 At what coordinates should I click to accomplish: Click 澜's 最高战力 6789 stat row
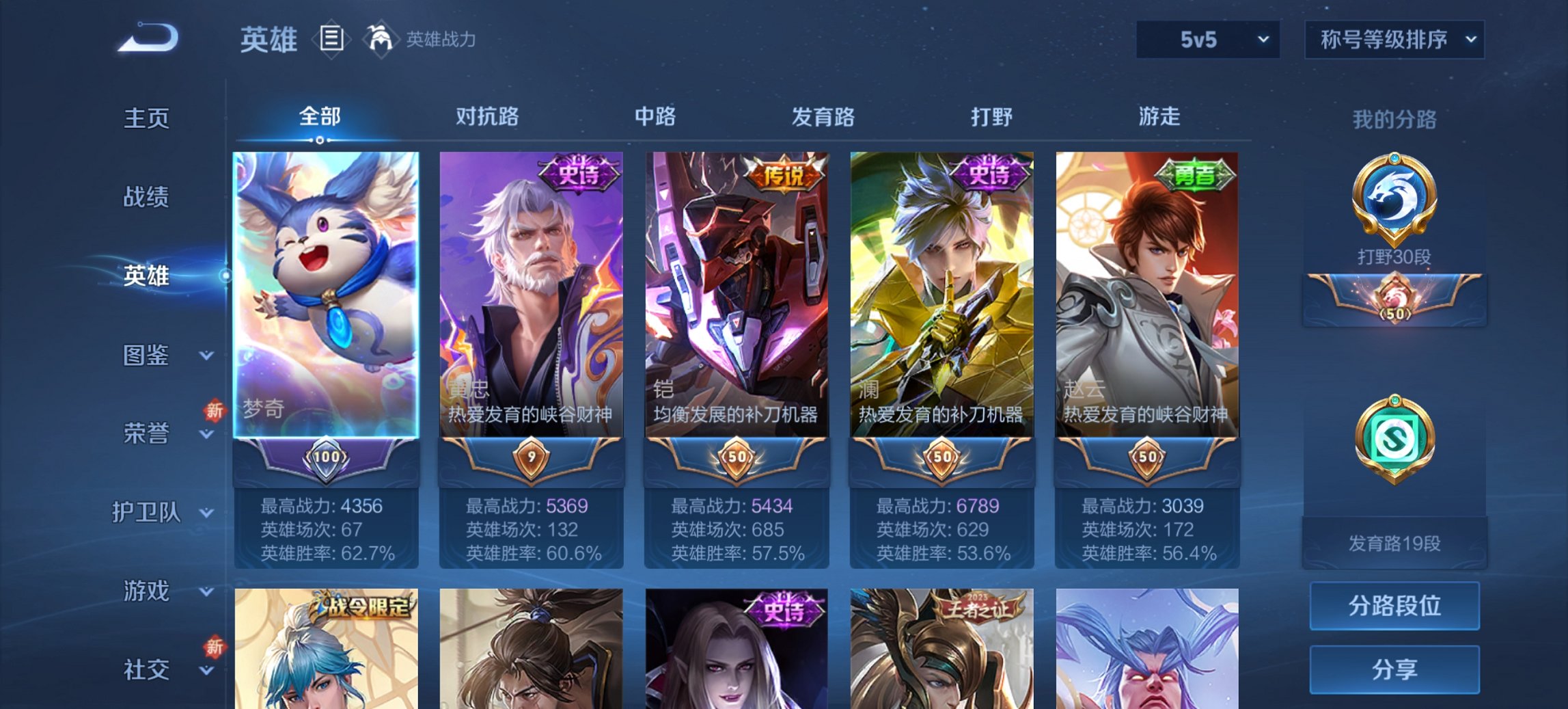[939, 507]
